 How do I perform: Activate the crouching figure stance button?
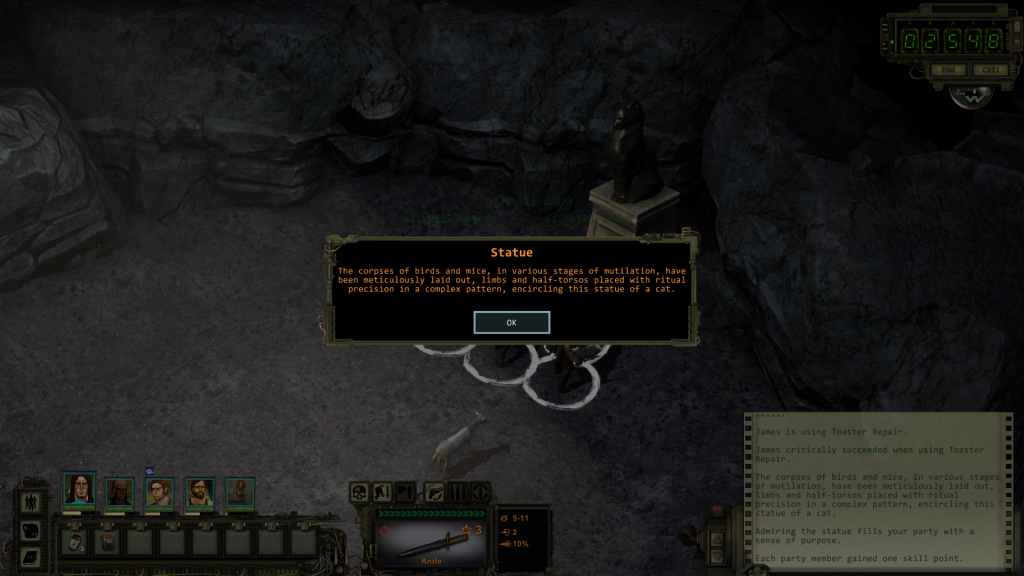pyautogui.click(x=382, y=492)
